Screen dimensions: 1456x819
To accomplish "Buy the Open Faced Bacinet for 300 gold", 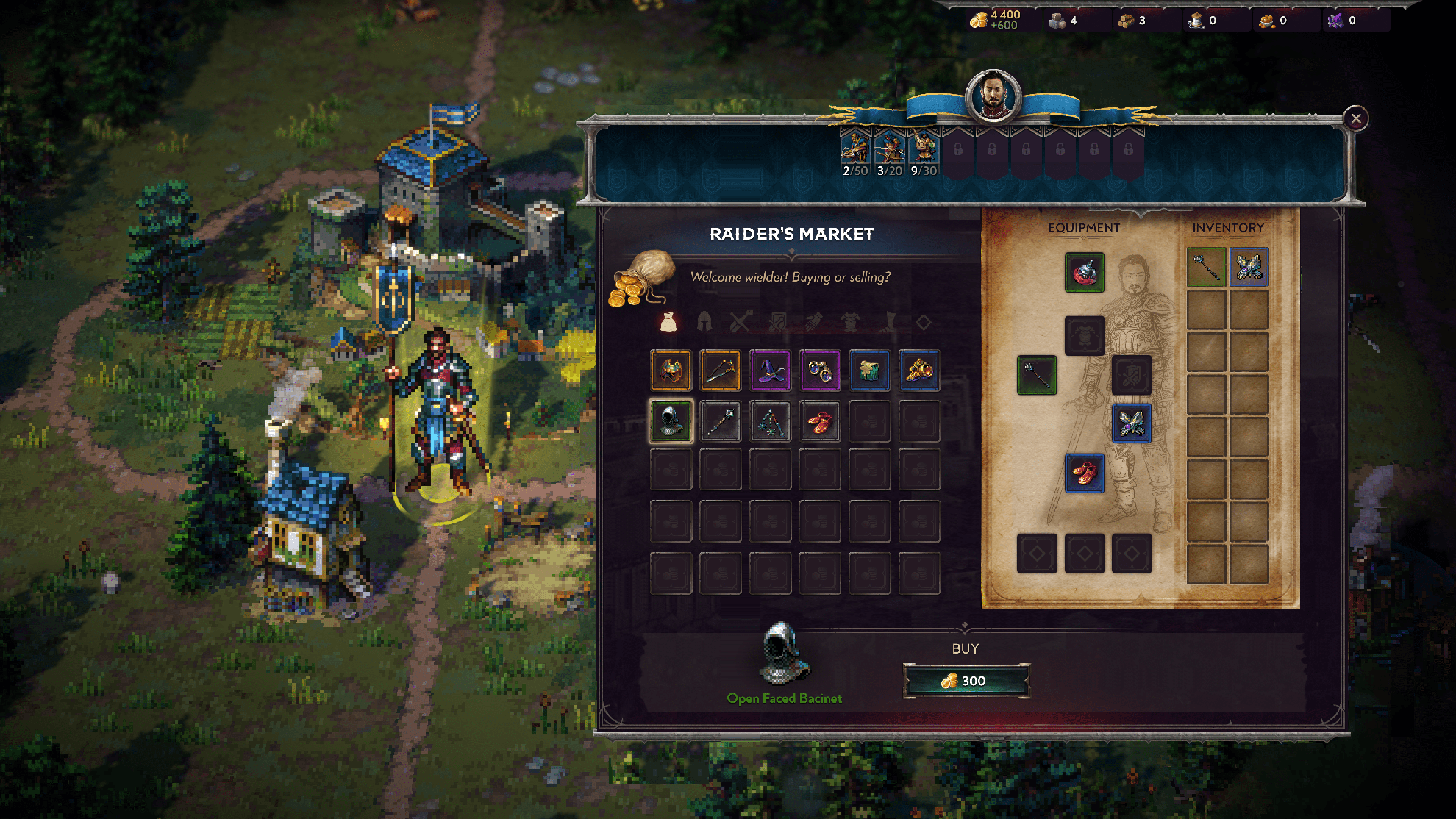I will point(966,681).
